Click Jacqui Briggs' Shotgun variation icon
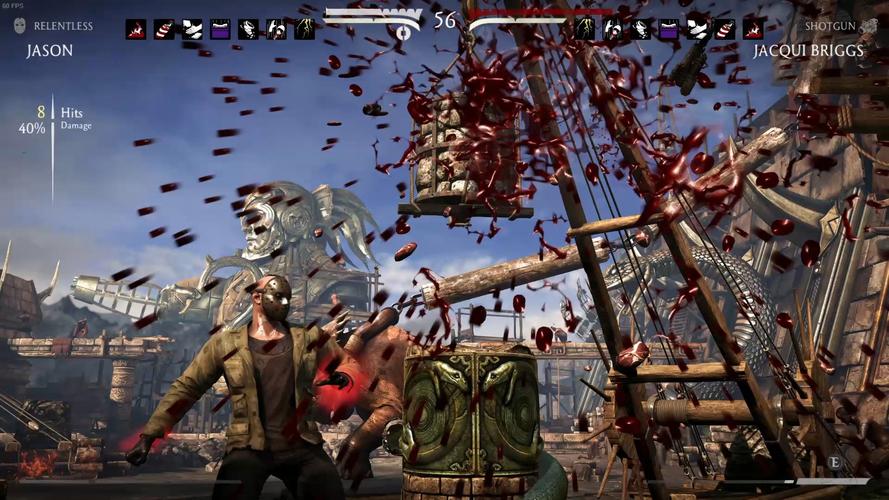This screenshot has height=500, width=889. [x=870, y=26]
